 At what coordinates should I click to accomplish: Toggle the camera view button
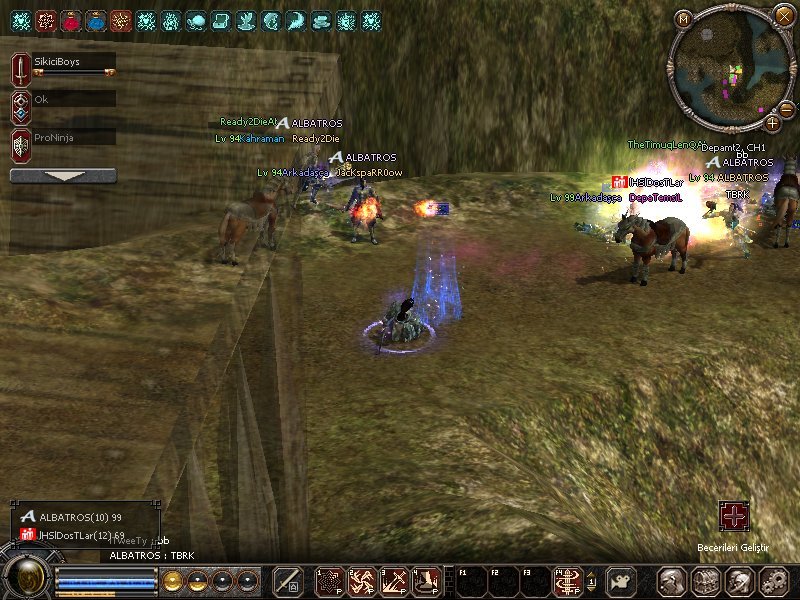(623, 580)
